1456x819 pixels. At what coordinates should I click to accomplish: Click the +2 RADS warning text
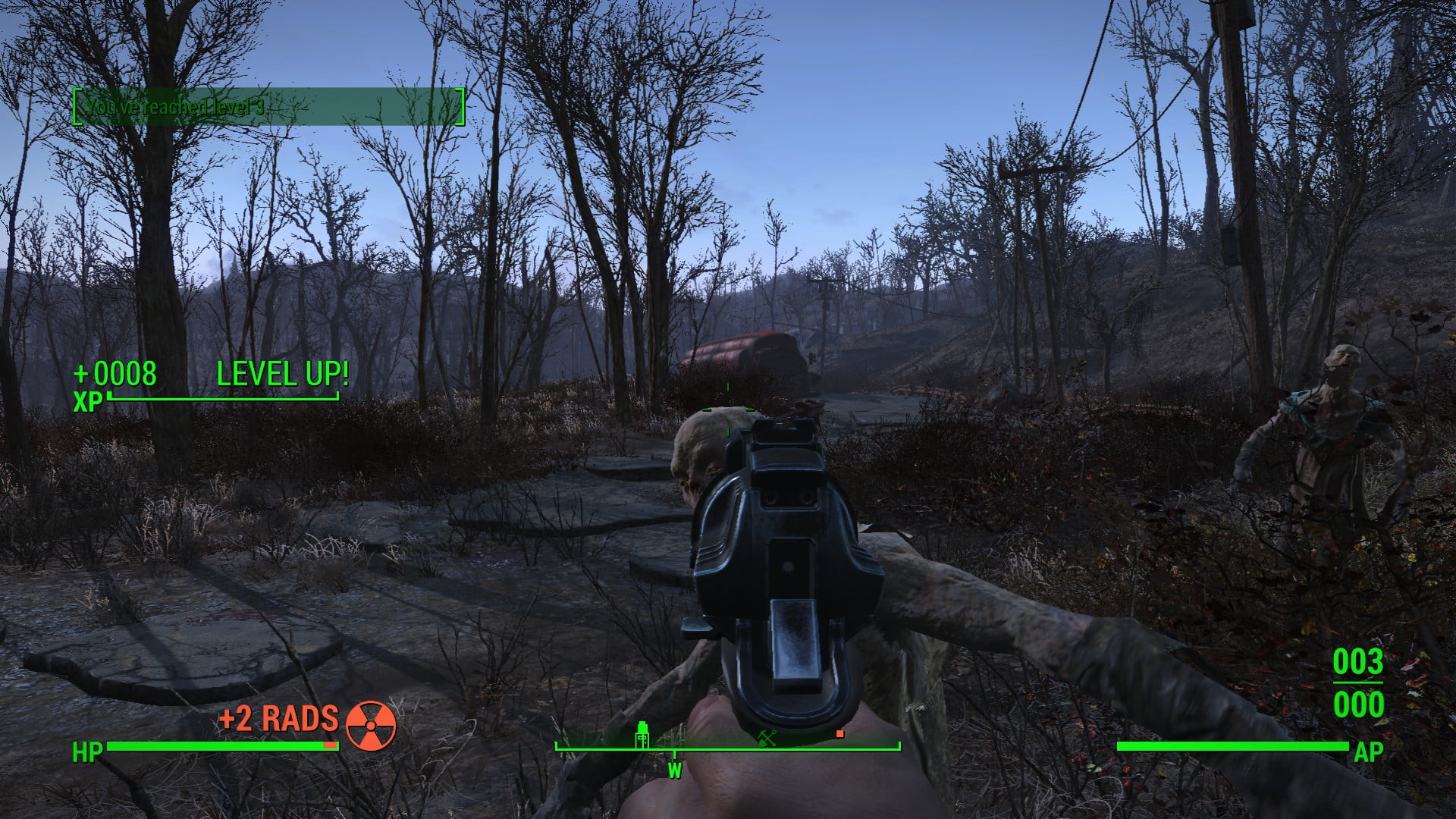click(x=278, y=718)
